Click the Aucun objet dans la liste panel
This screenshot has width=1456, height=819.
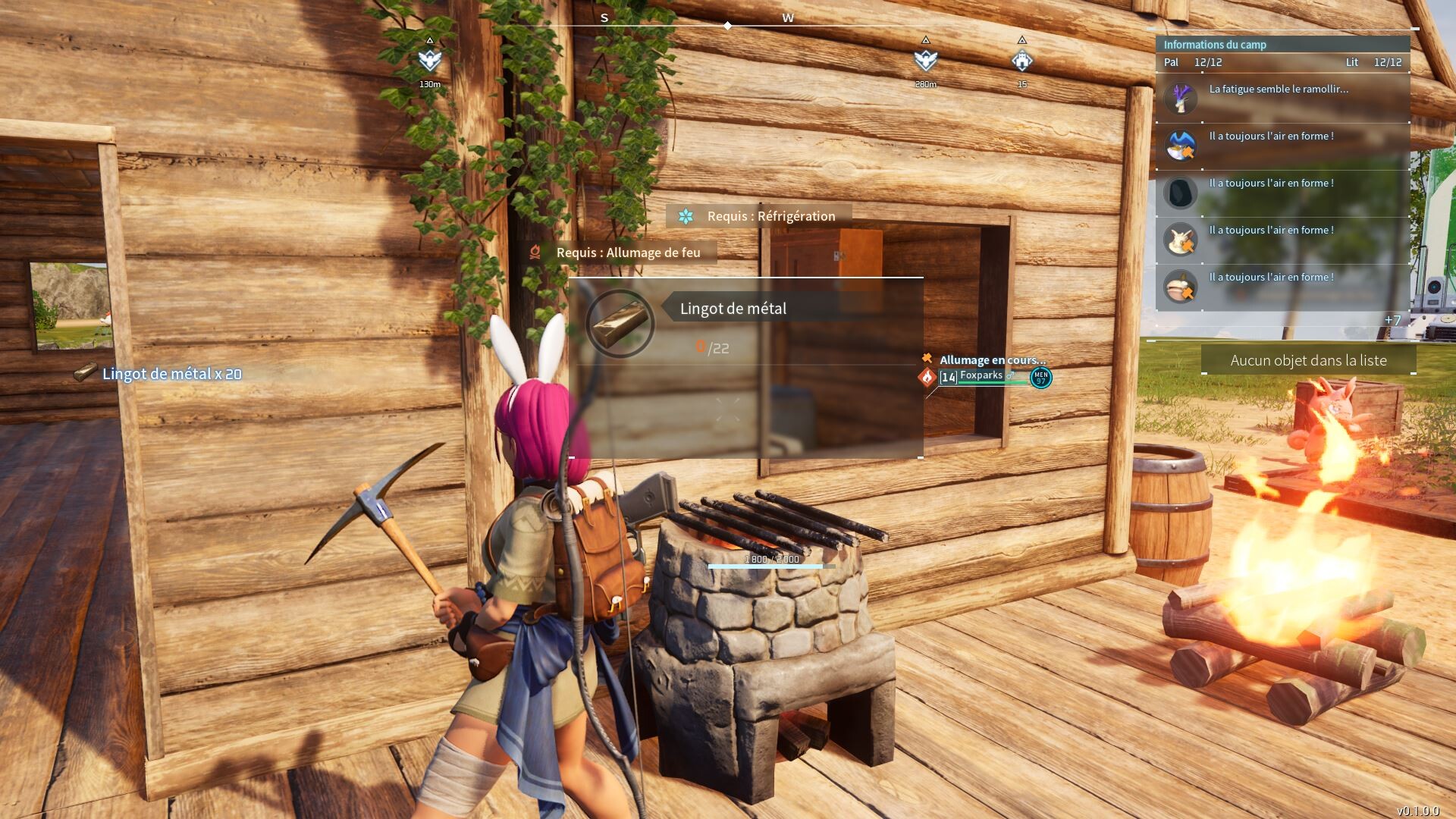coord(1308,360)
